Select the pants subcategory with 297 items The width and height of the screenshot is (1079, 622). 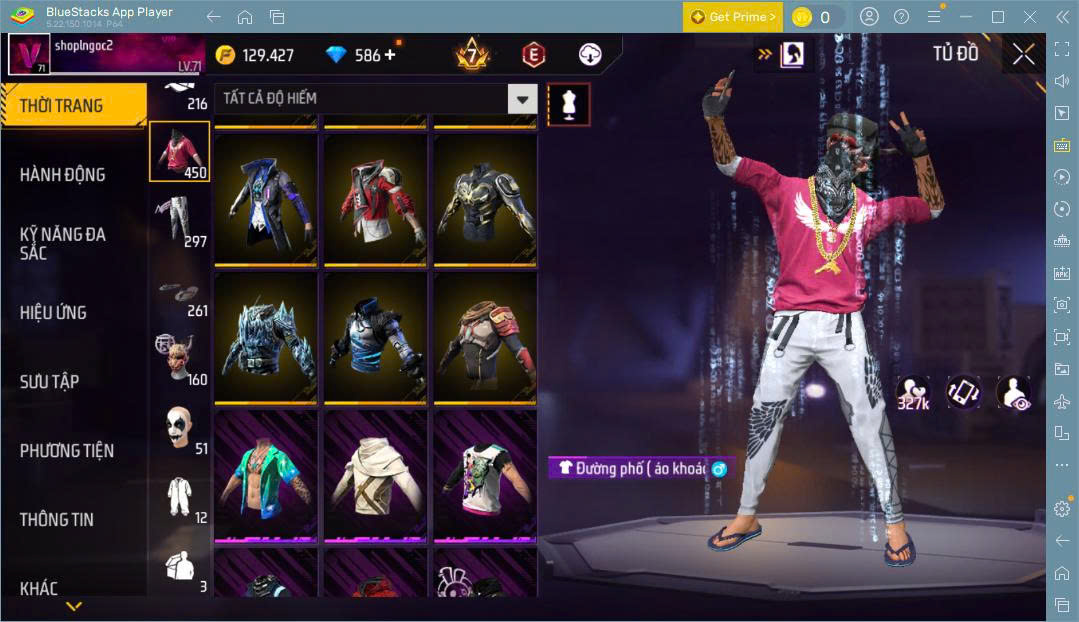click(180, 220)
